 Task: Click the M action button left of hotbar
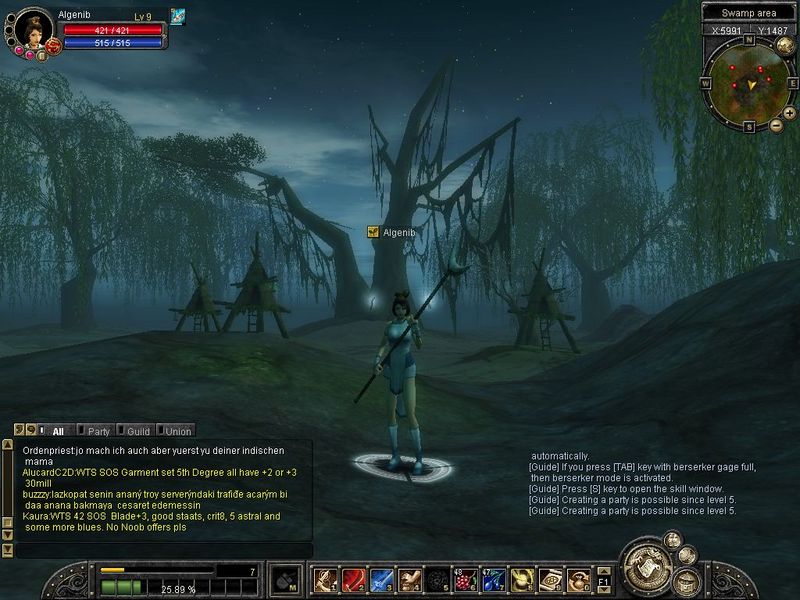click(287, 579)
